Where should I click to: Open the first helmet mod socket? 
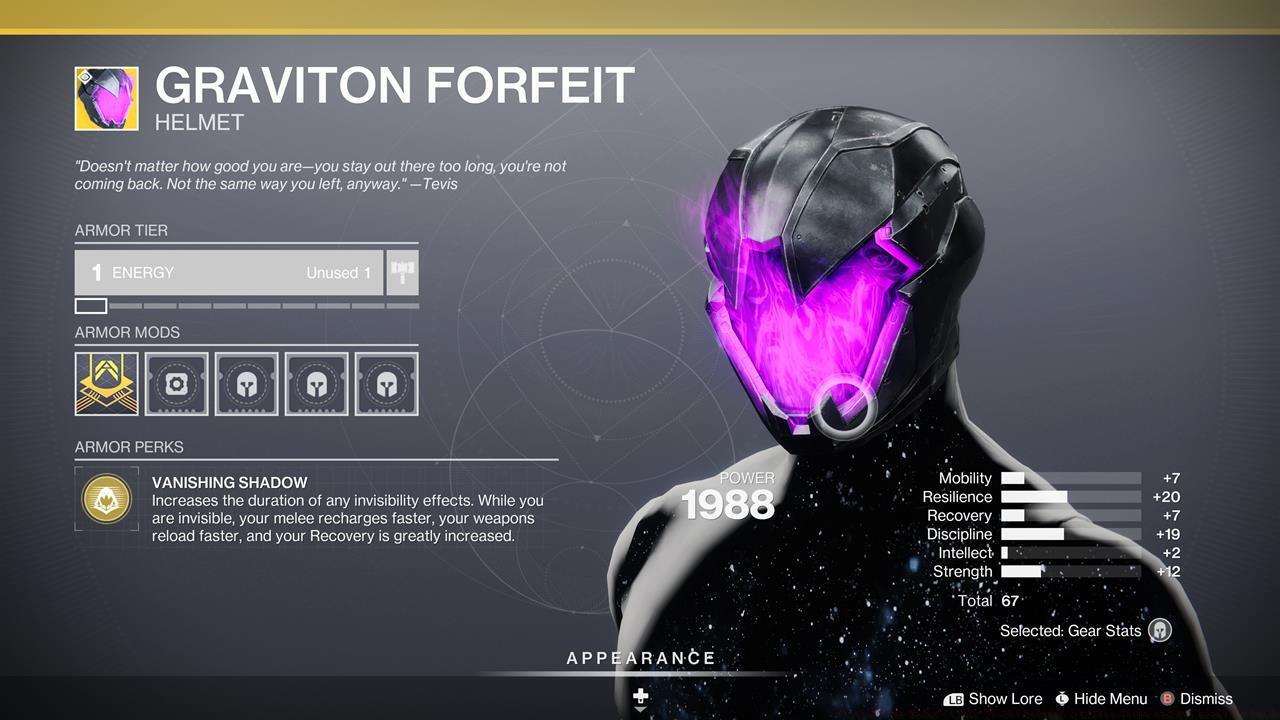click(246, 383)
